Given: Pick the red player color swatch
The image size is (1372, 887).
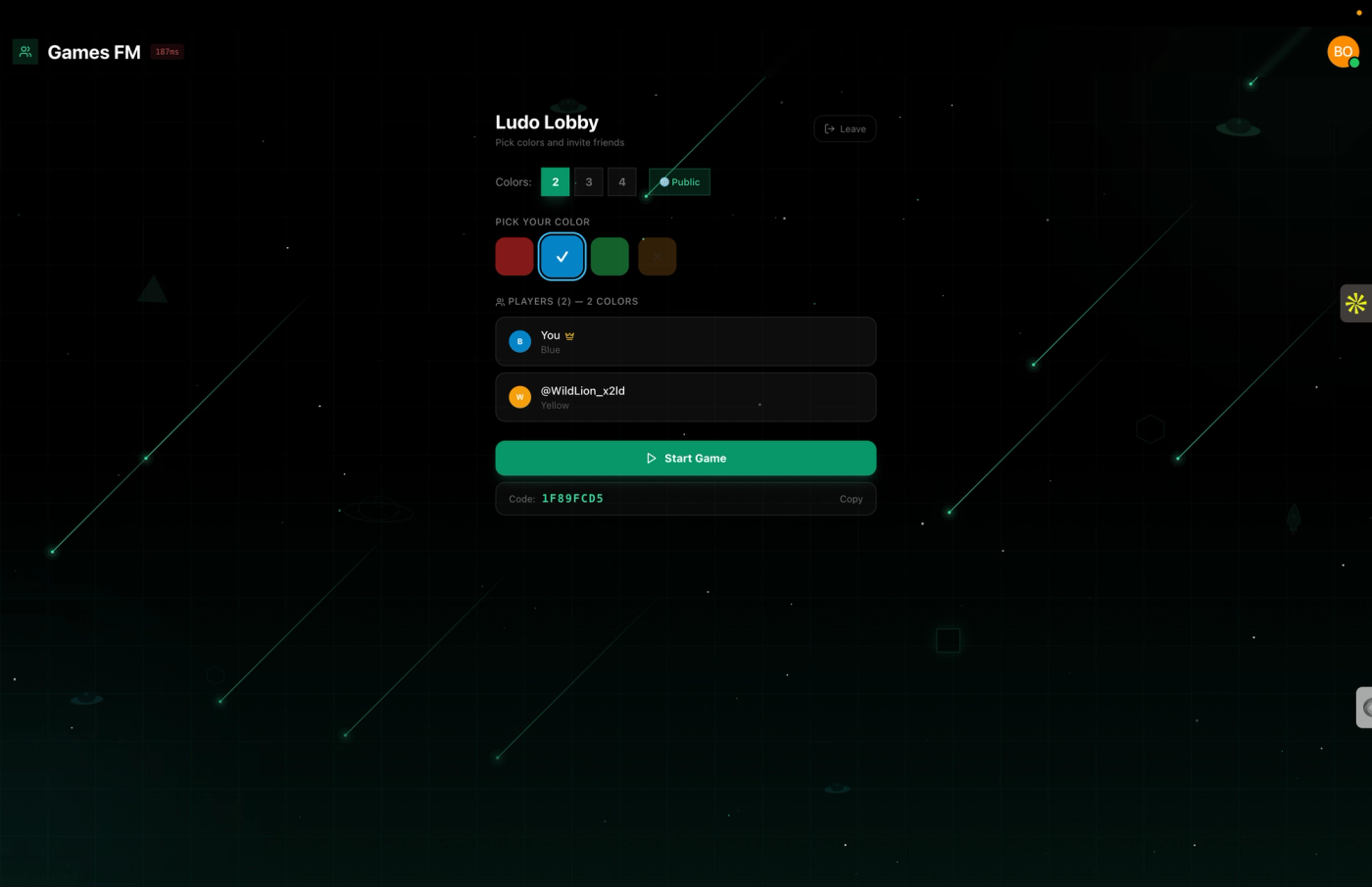Looking at the screenshot, I should pos(514,256).
